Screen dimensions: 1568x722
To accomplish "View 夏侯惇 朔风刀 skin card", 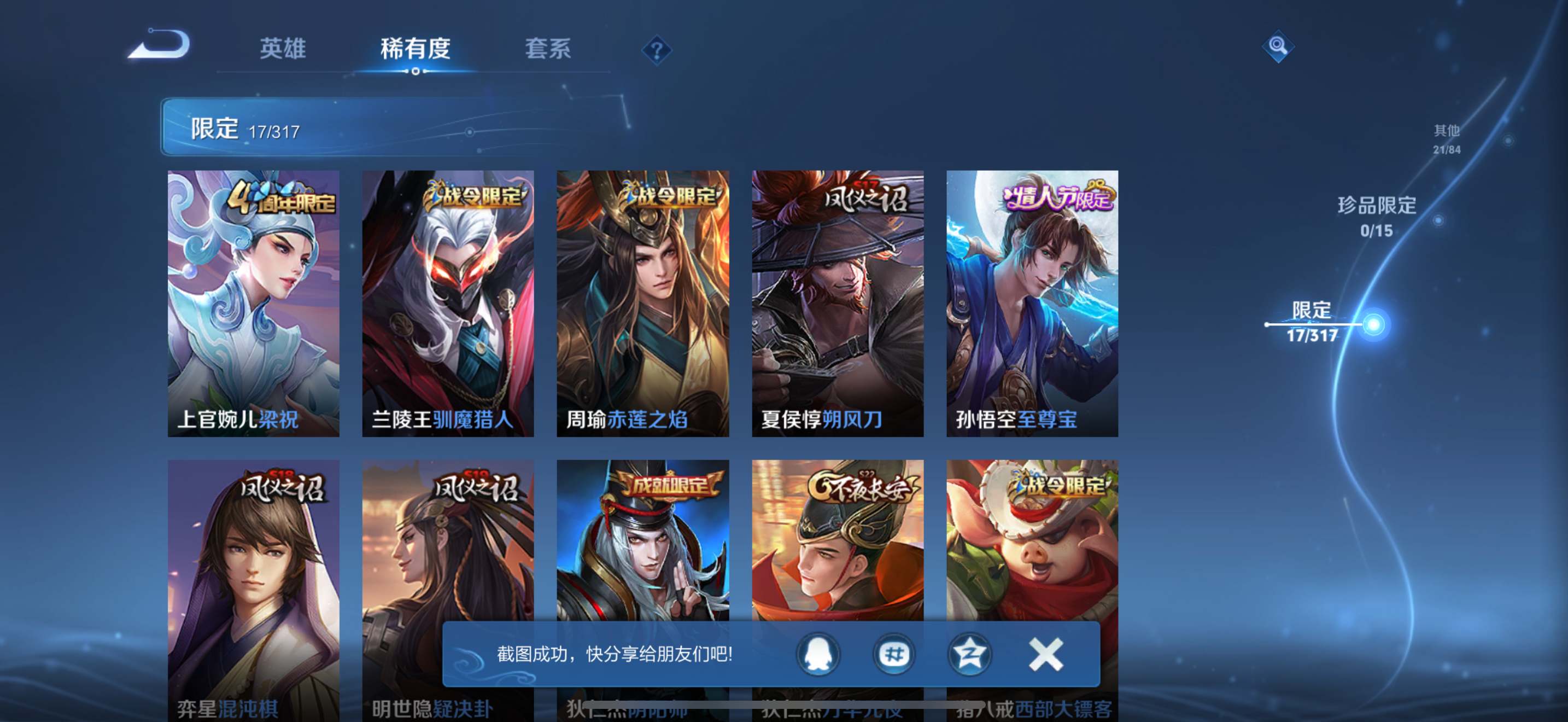I will click(838, 303).
